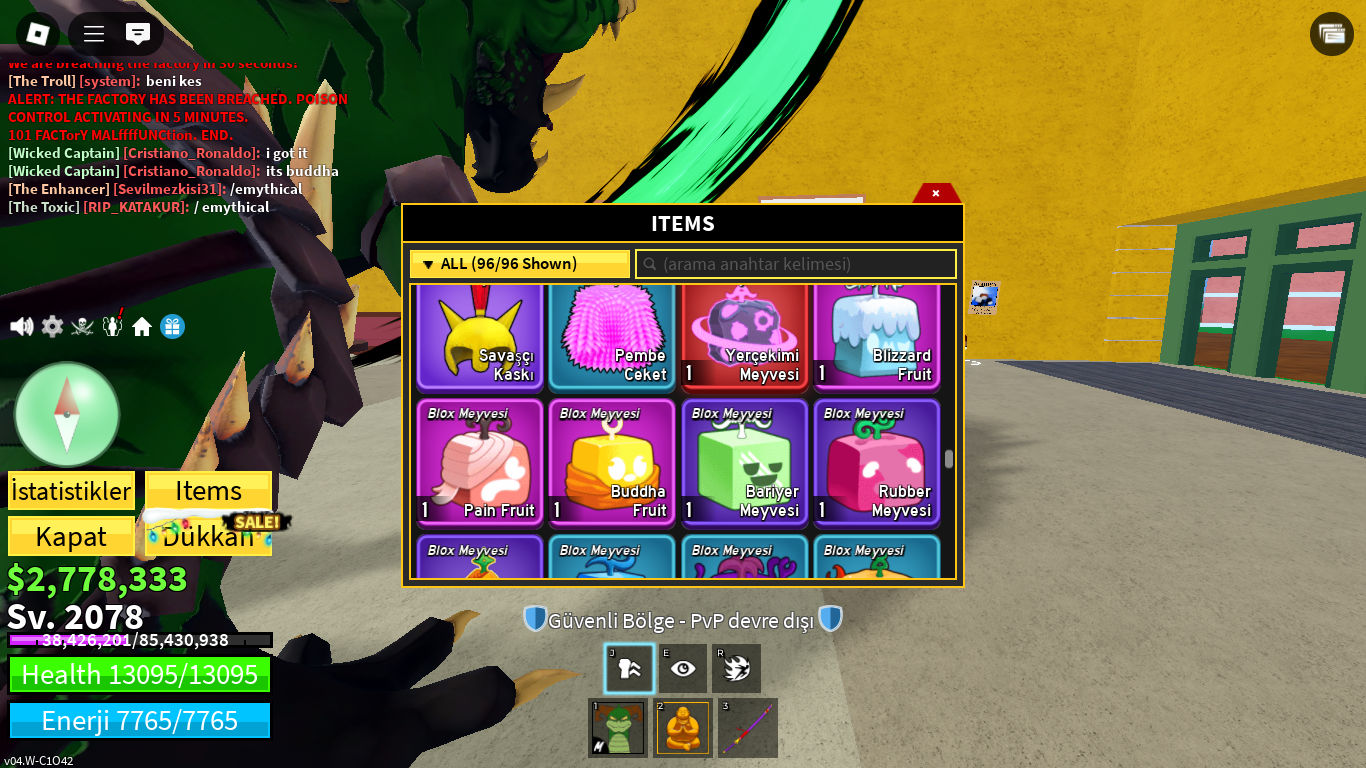This screenshot has height=768, width=1366.
Task: Click the item search input field
Action: point(795,263)
